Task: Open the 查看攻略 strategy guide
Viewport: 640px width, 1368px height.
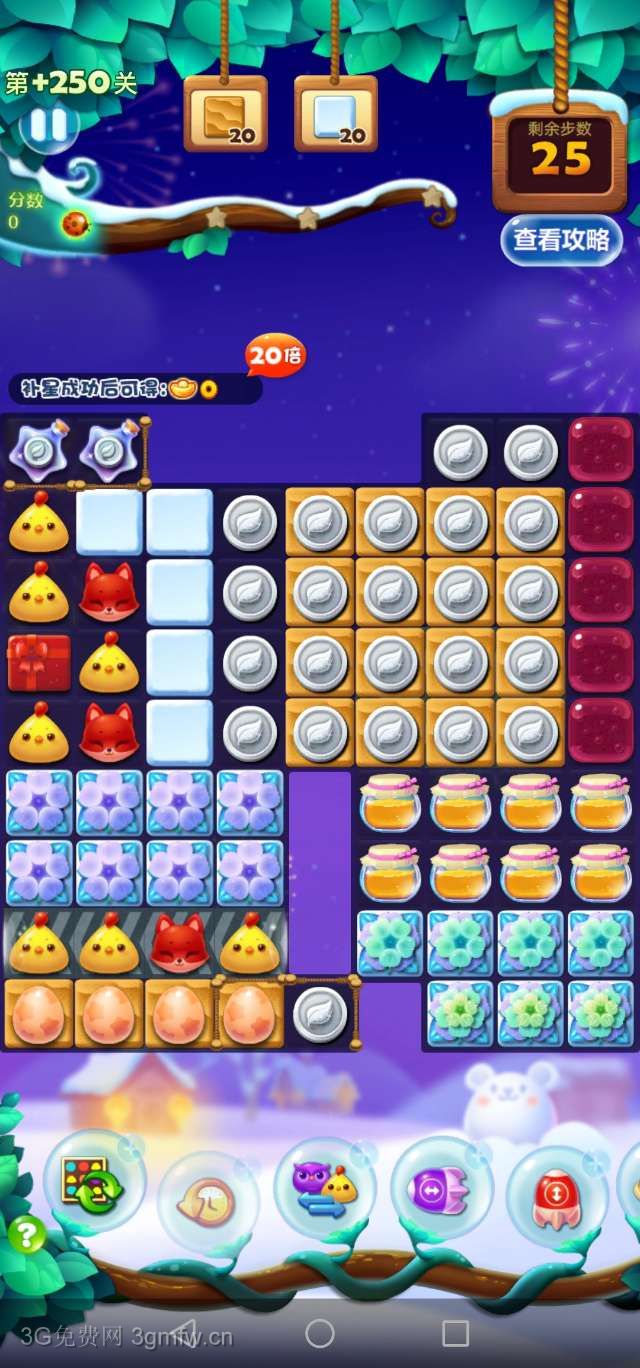Action: pyautogui.click(x=560, y=240)
